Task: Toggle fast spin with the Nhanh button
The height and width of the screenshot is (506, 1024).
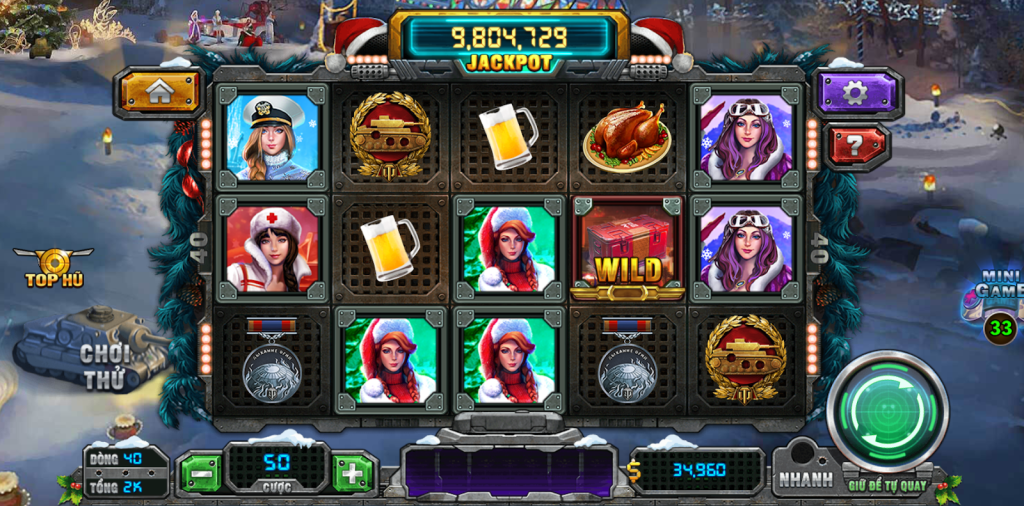Action: tap(805, 479)
